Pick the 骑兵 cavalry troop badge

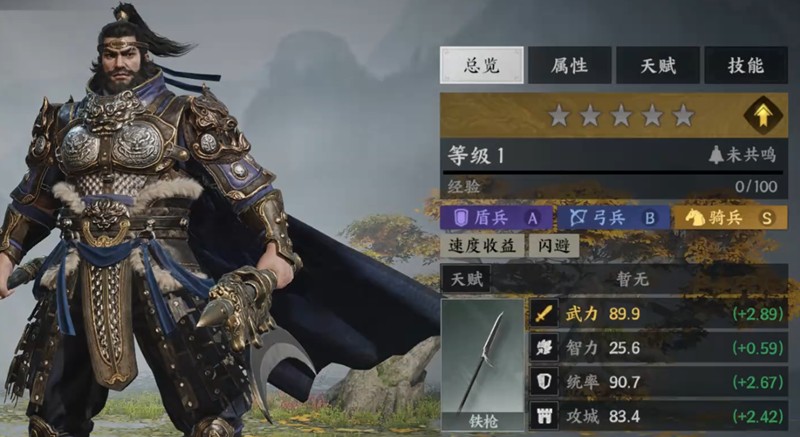tap(730, 217)
